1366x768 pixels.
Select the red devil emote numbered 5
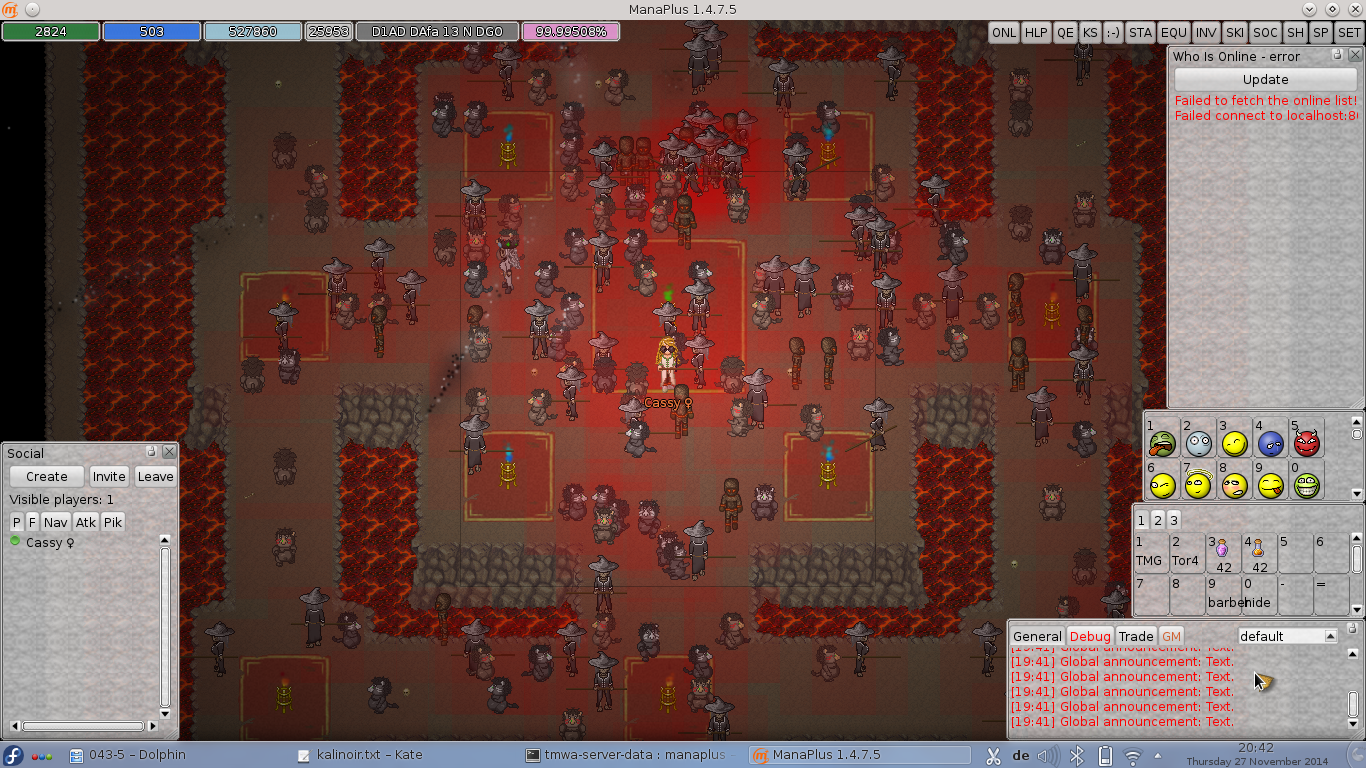click(1305, 441)
